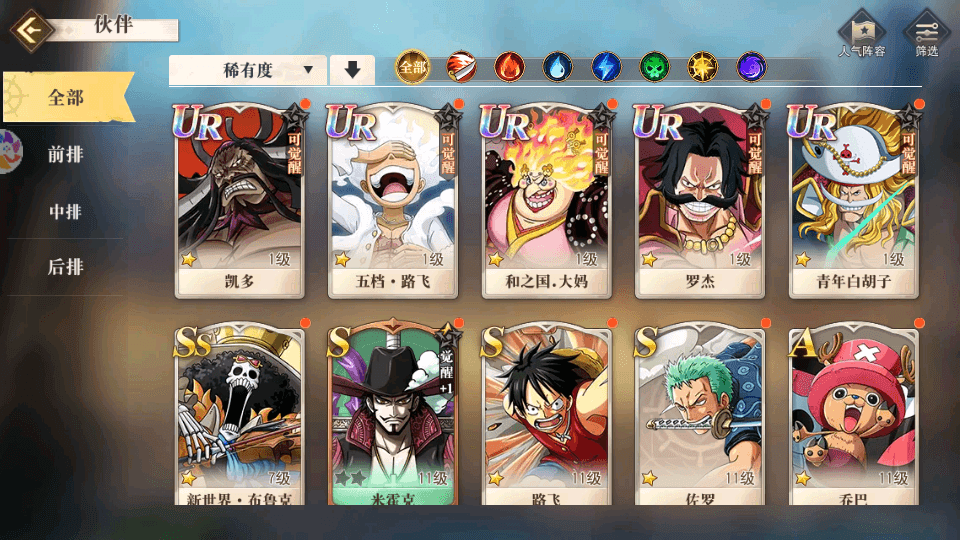
Task: Switch to the 前排 side tab
Action: point(66,154)
